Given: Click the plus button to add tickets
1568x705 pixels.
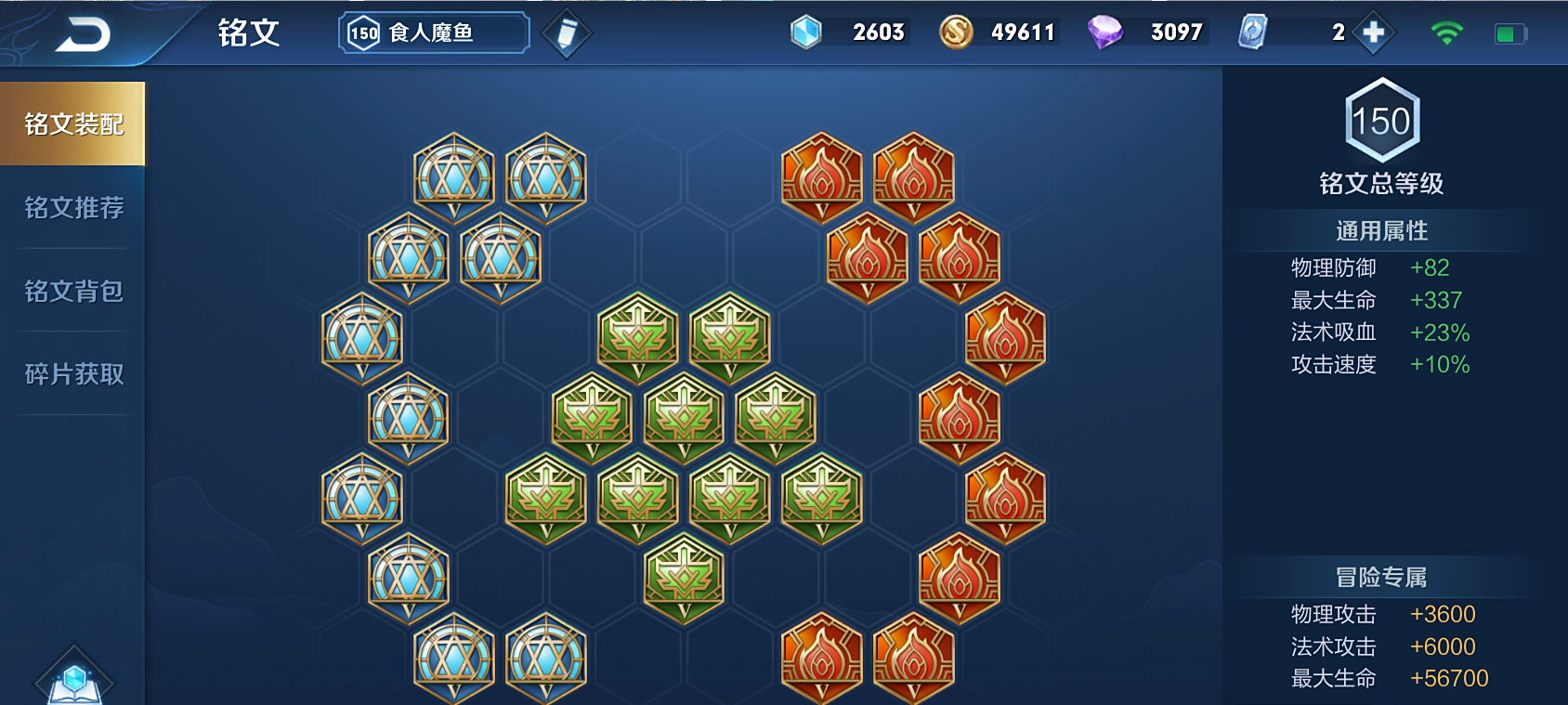Looking at the screenshot, I should (x=1373, y=33).
